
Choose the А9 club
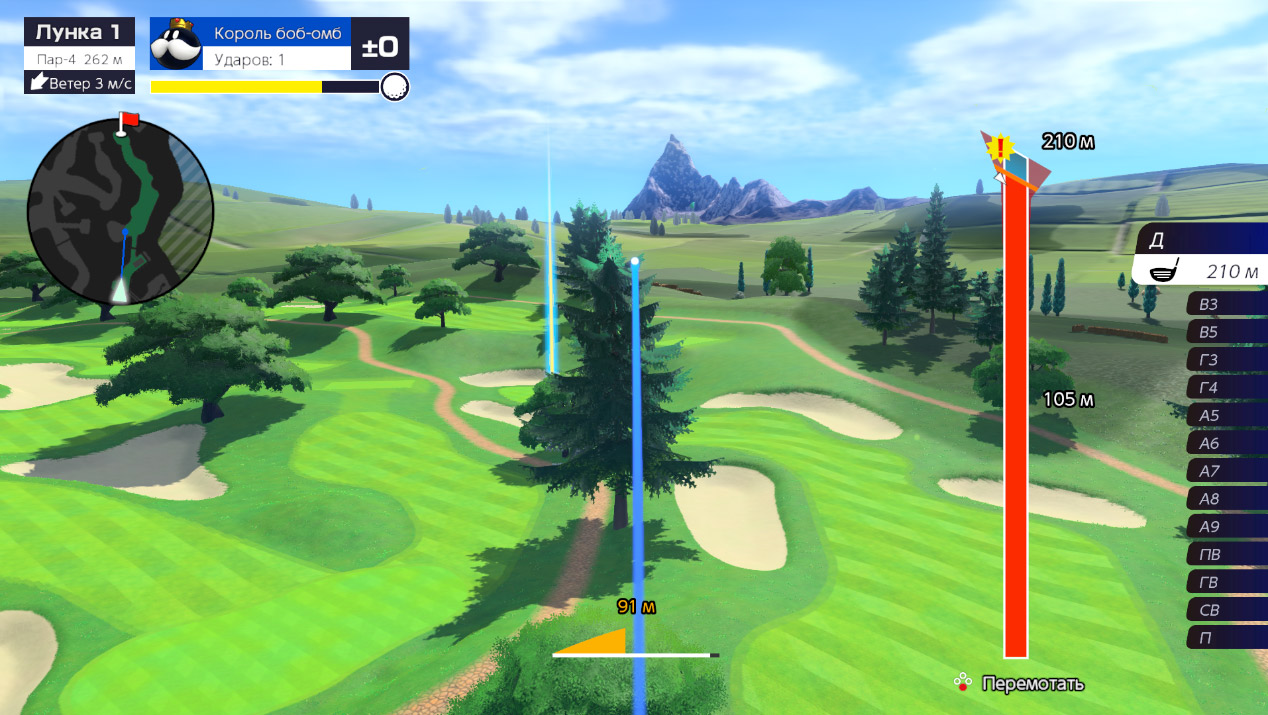pos(1226,527)
